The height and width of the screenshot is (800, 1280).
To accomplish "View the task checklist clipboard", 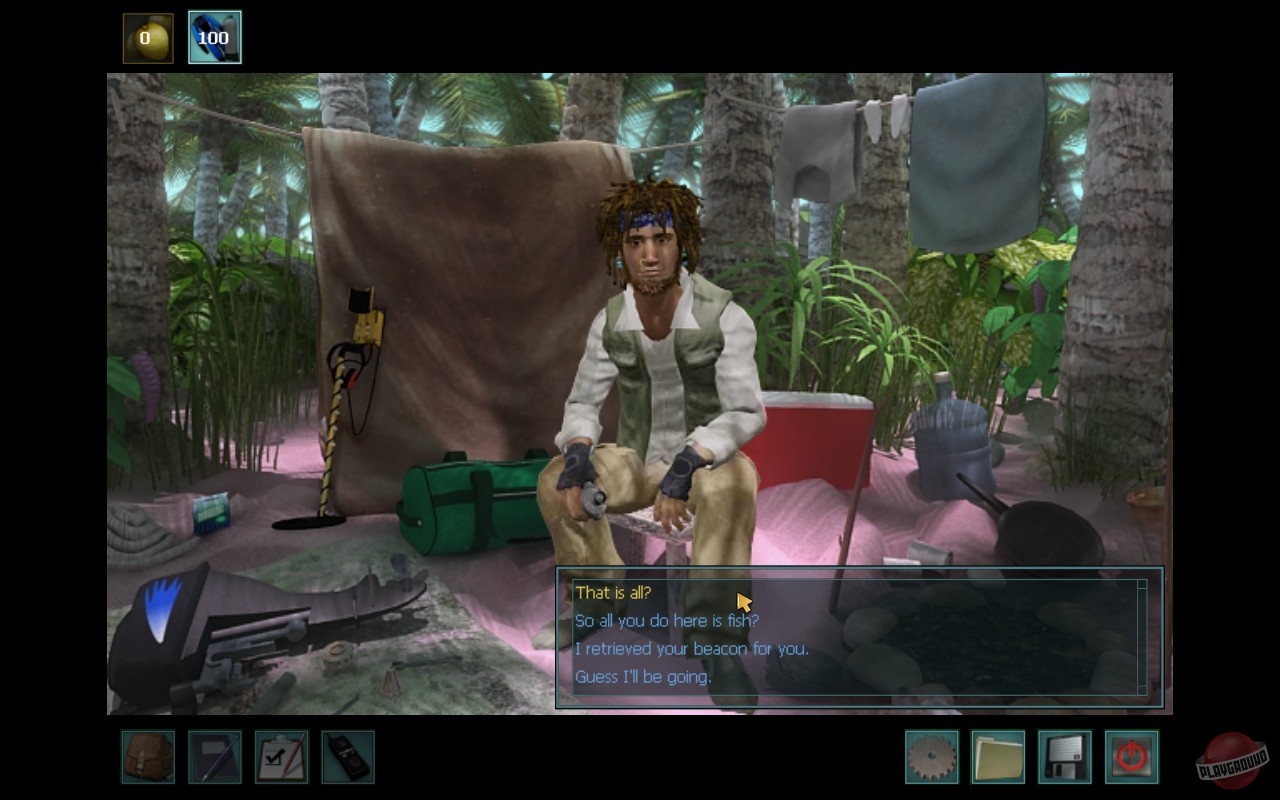I will pos(280,757).
